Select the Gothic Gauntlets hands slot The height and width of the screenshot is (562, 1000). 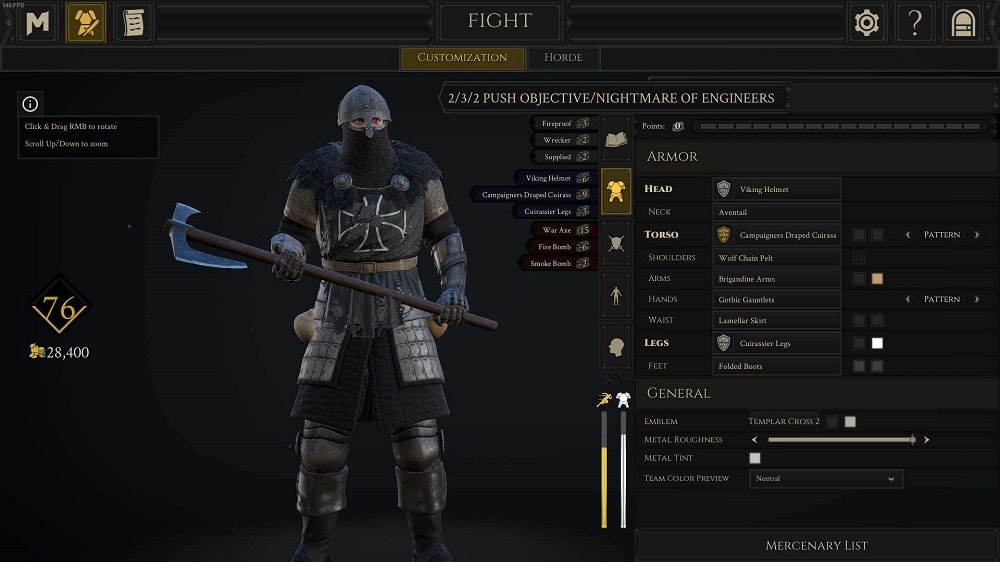tap(777, 299)
